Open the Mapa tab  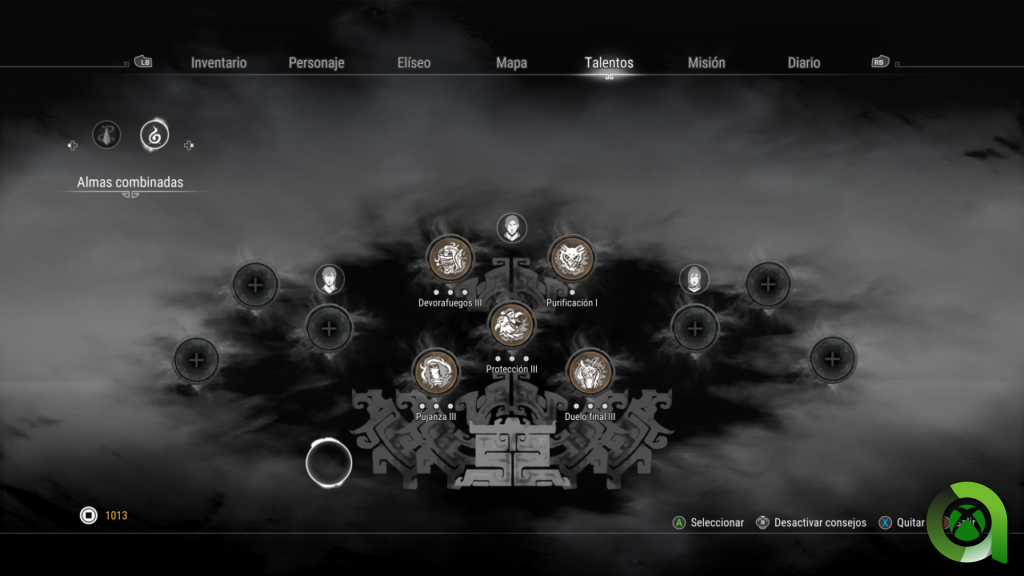512,63
